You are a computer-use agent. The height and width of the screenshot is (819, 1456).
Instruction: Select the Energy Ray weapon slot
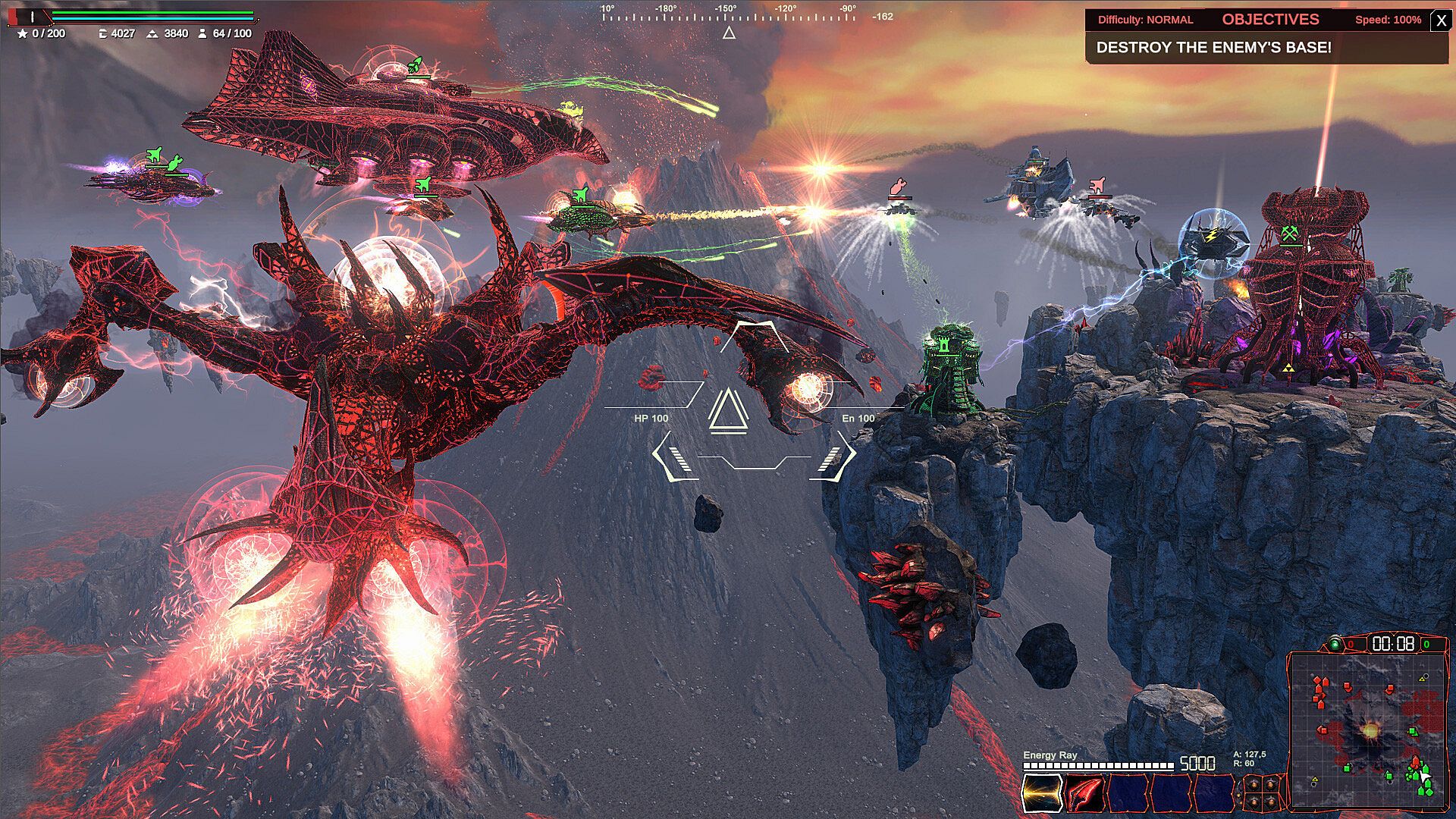pos(1042,793)
